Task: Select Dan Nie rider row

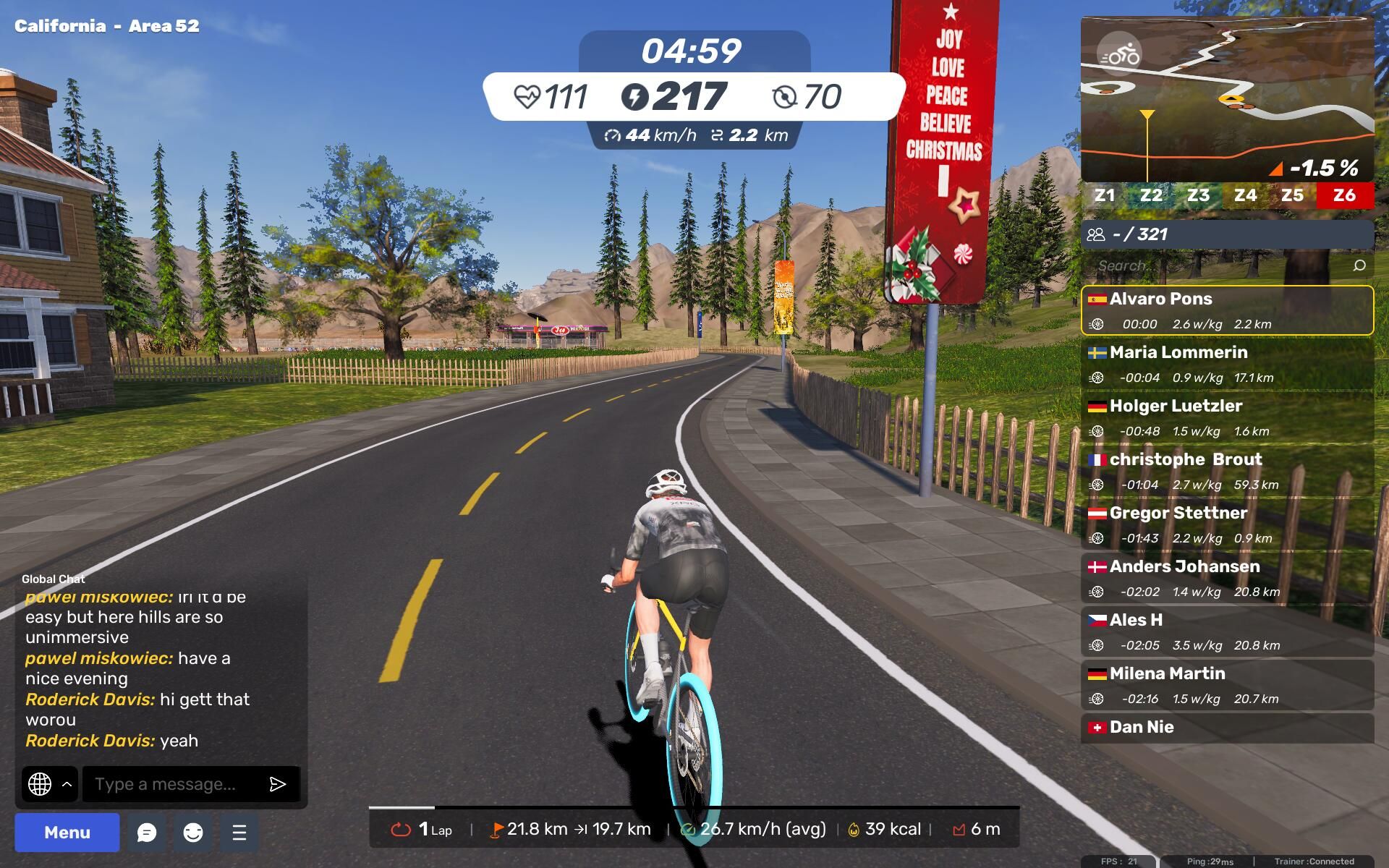Action: (1227, 728)
